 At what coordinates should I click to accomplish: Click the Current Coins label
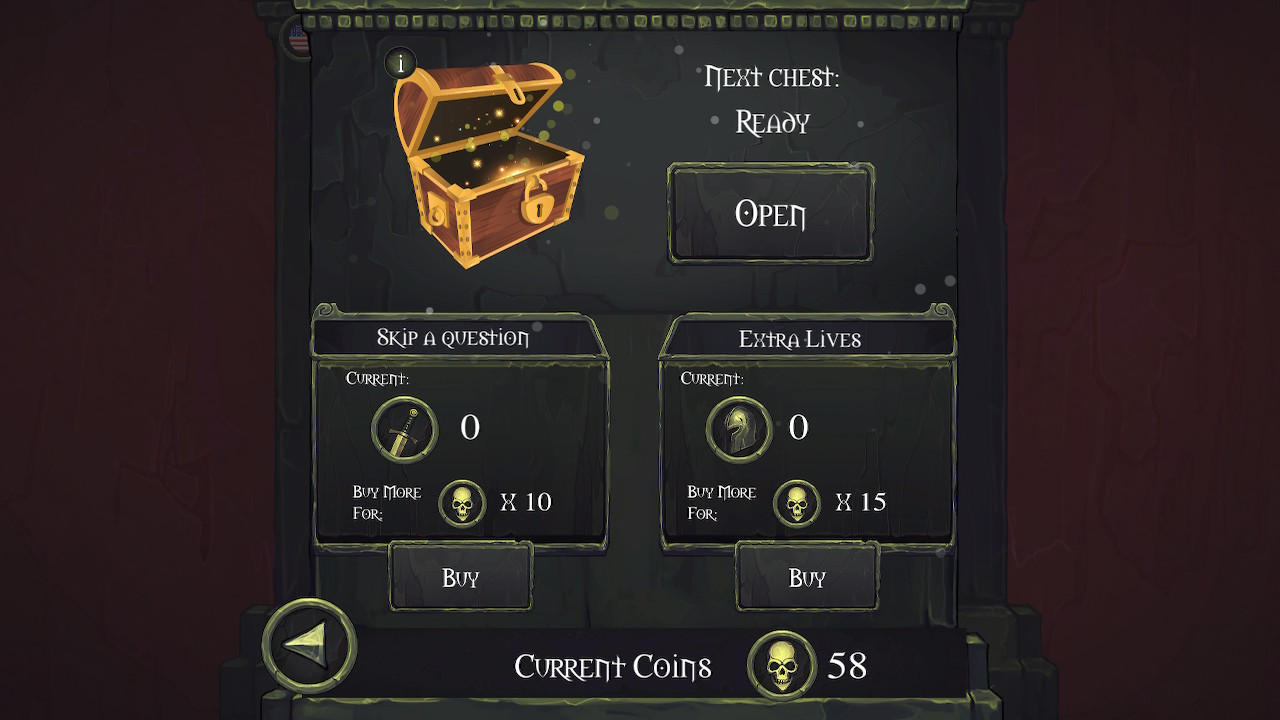pyautogui.click(x=613, y=666)
